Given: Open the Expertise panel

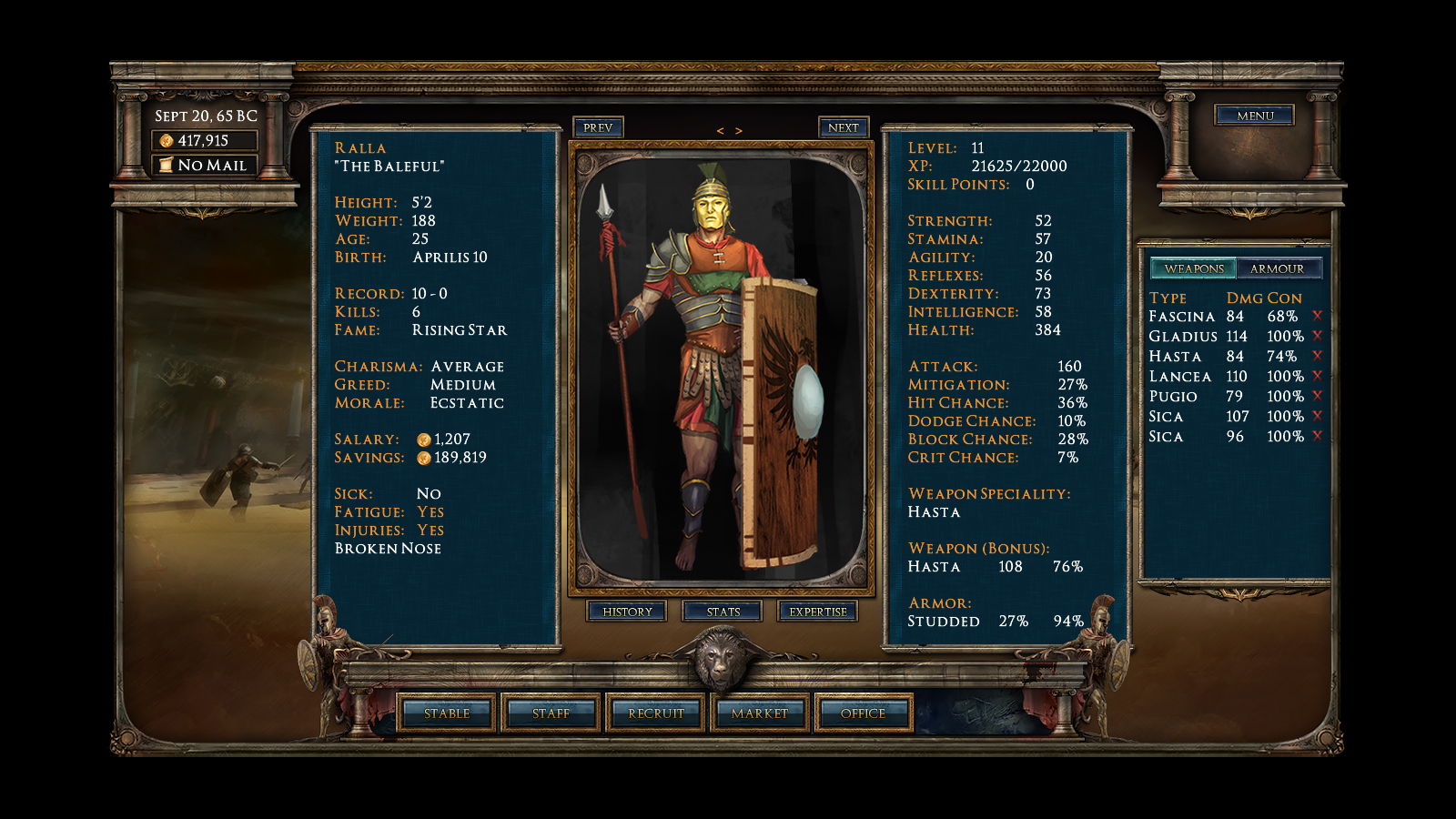Looking at the screenshot, I should coord(817,612).
